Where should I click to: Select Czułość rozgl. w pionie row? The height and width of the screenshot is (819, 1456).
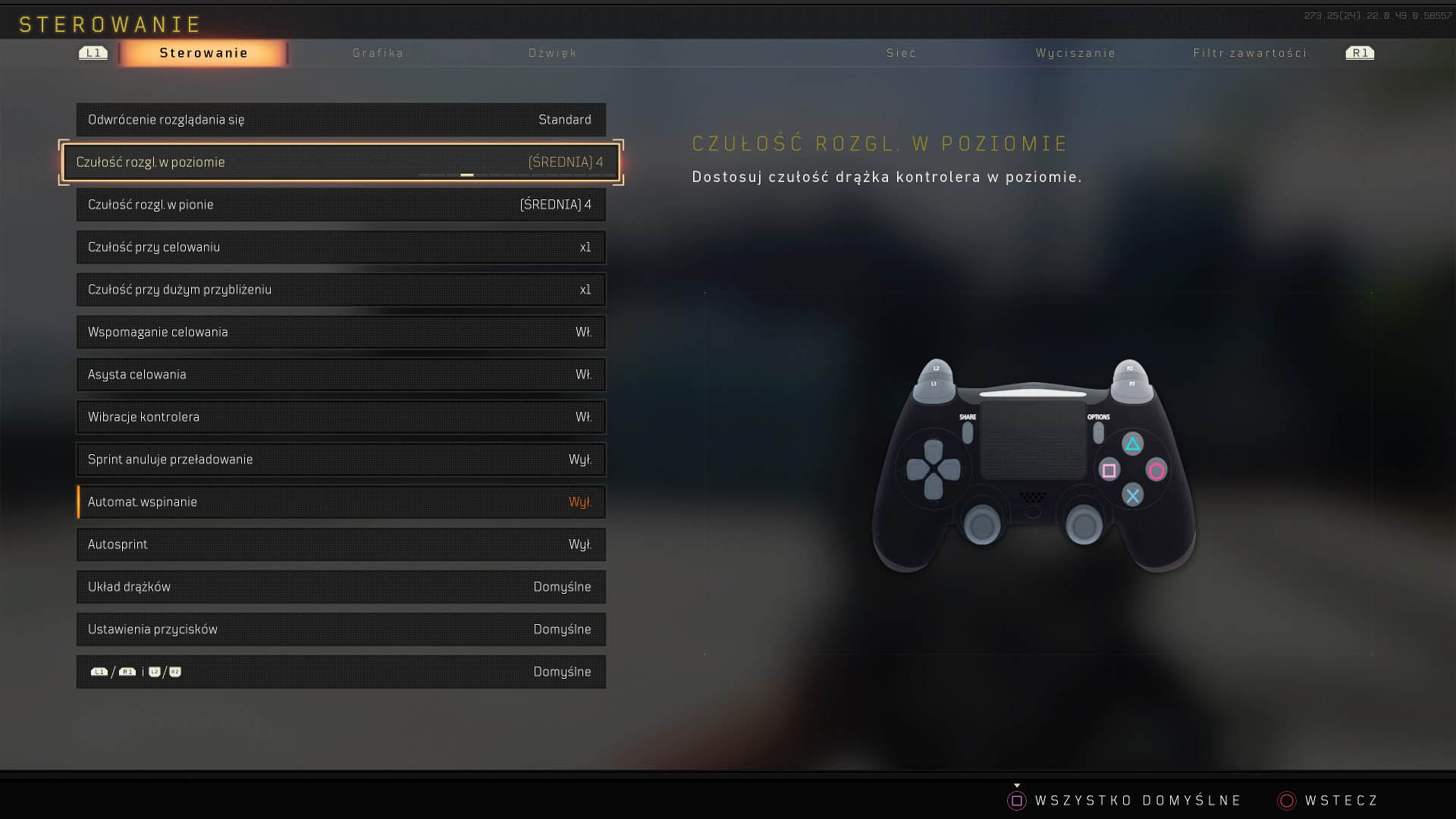[340, 205]
